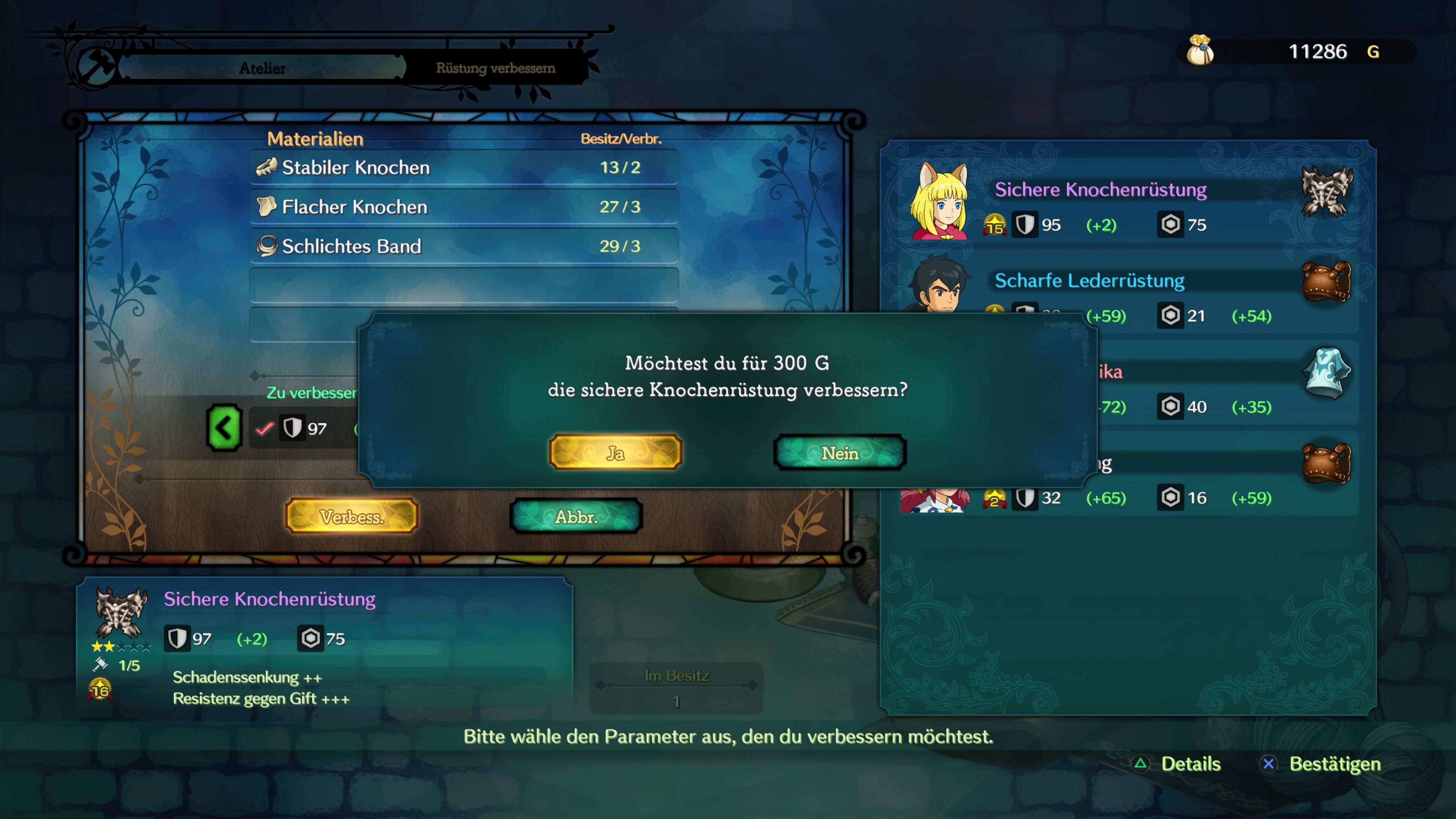The width and height of the screenshot is (1456, 819).
Task: Click the Verbess. button
Action: click(x=351, y=516)
